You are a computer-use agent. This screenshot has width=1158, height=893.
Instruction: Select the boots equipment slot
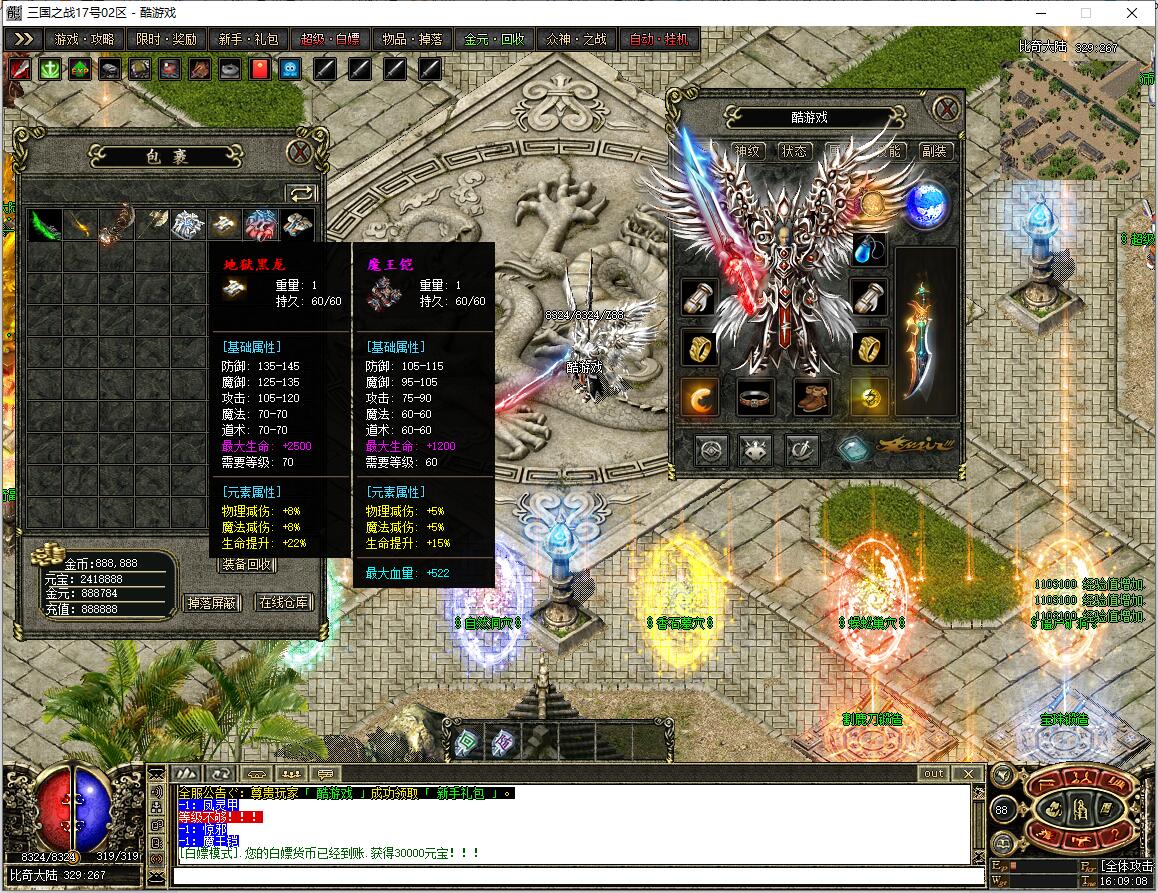pyautogui.click(x=813, y=397)
